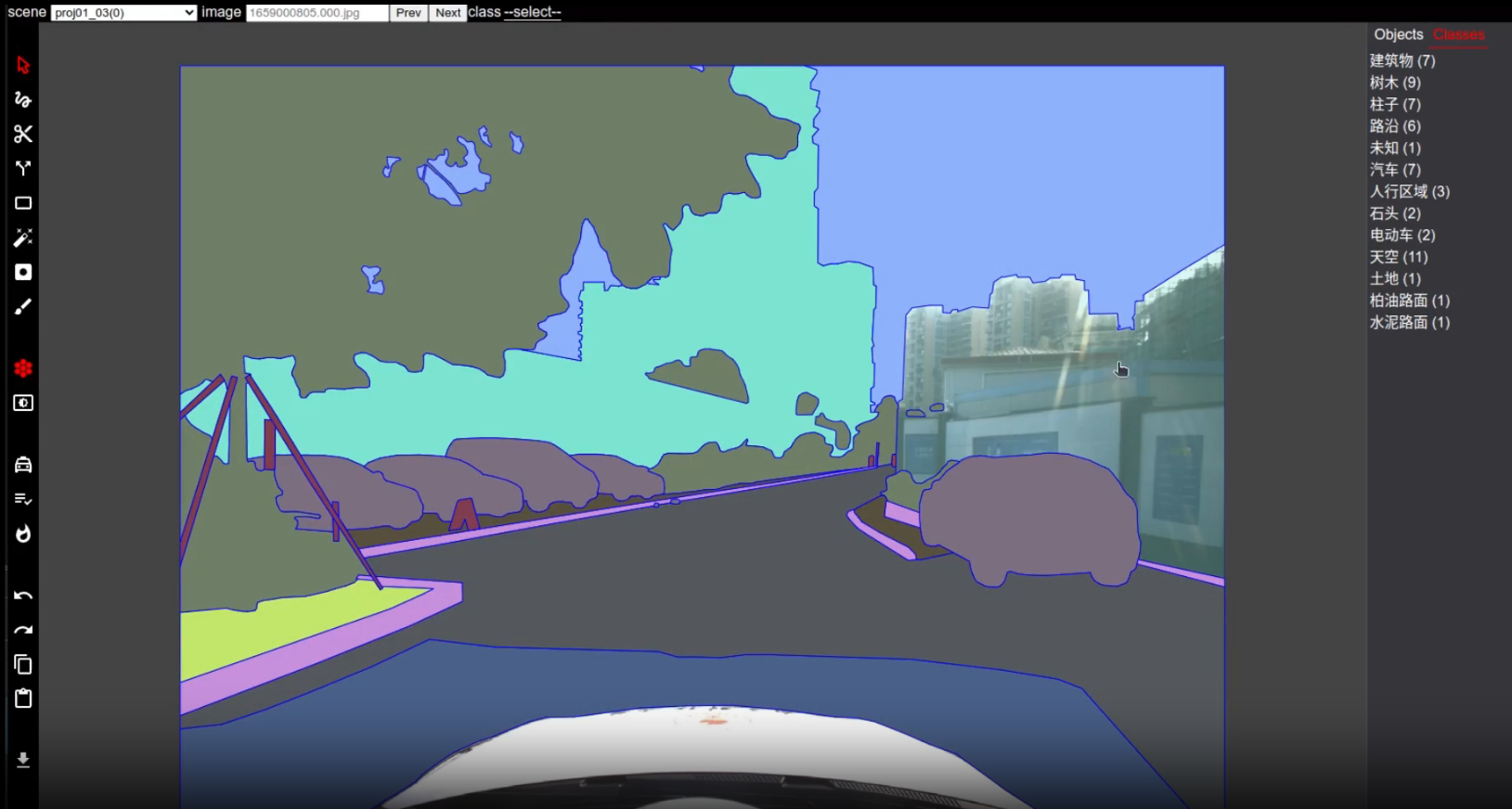
Task: Click the vehicle detection icon
Action: pyautogui.click(x=22, y=464)
